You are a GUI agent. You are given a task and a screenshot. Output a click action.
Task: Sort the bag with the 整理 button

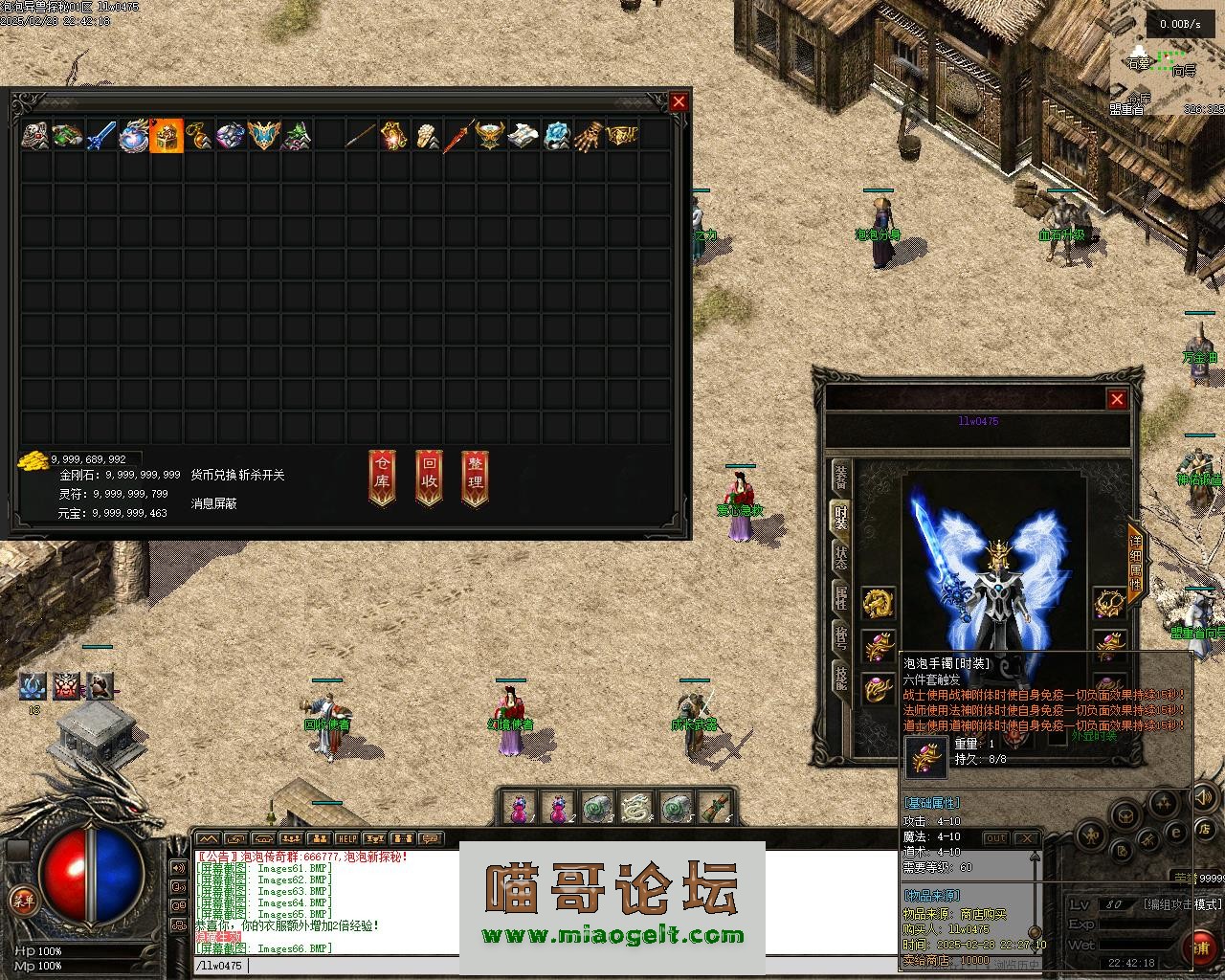[476, 477]
